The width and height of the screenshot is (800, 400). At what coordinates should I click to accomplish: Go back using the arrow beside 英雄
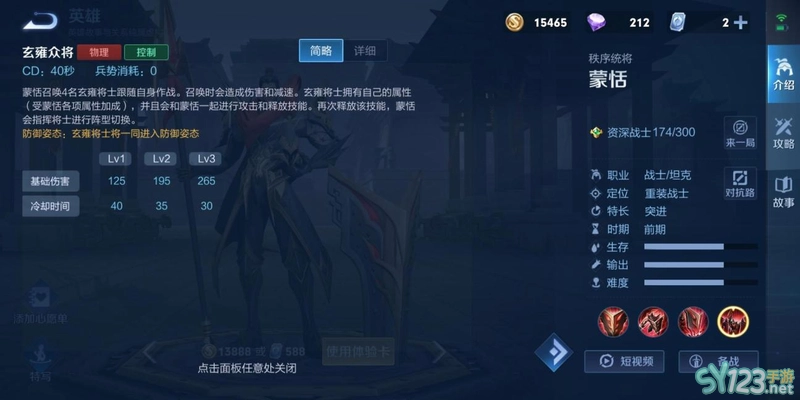click(x=39, y=21)
